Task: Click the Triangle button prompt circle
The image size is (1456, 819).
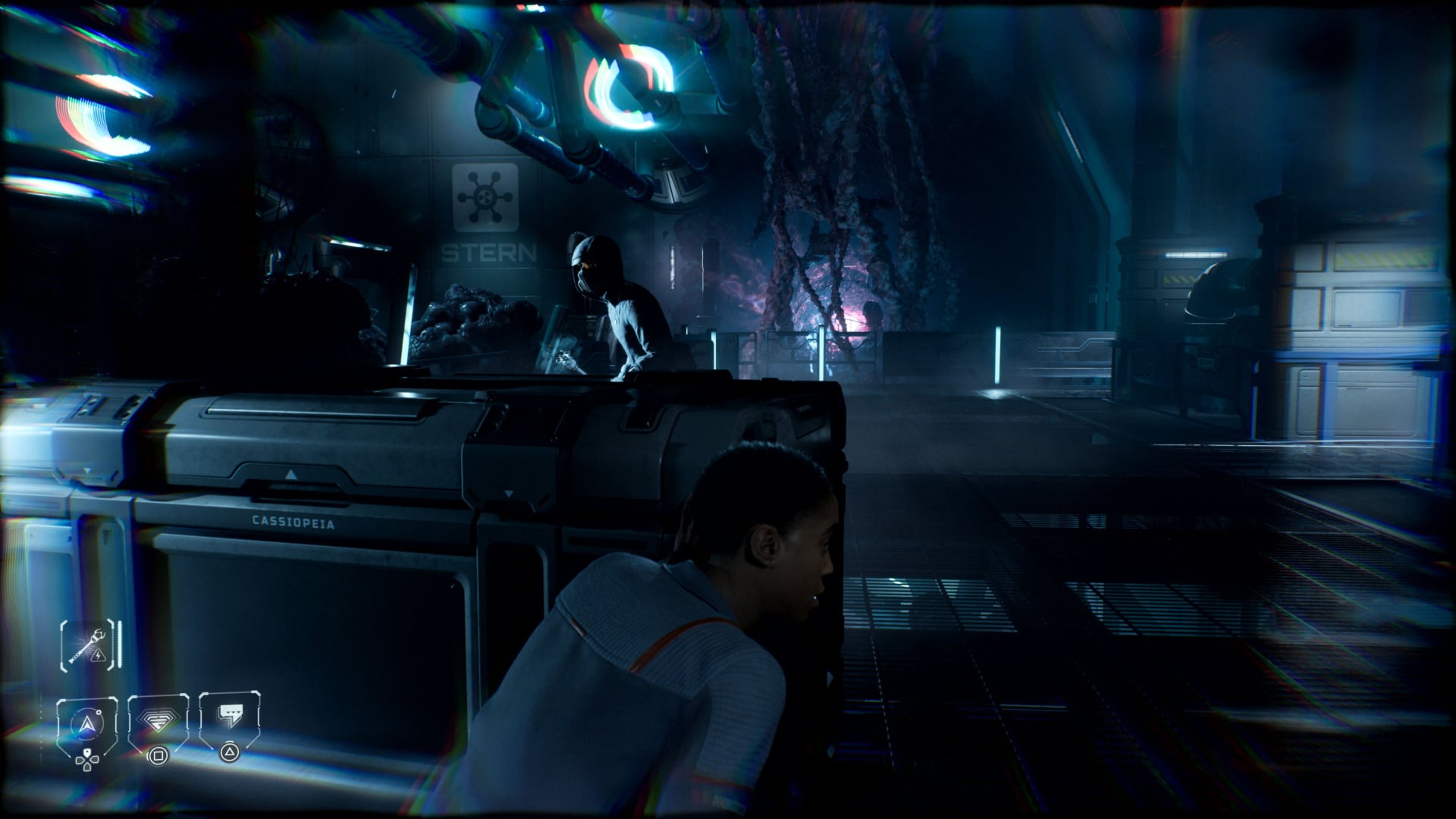Action: (231, 752)
